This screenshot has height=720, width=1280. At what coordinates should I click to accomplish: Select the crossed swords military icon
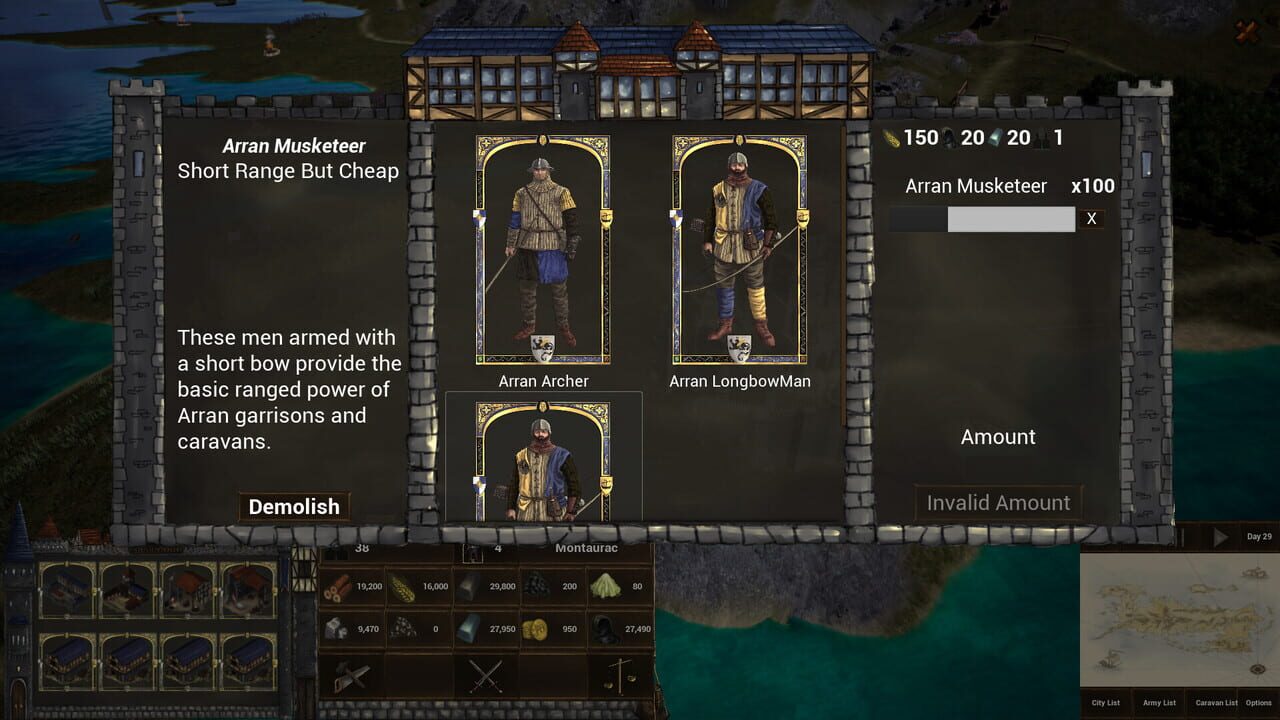point(484,676)
